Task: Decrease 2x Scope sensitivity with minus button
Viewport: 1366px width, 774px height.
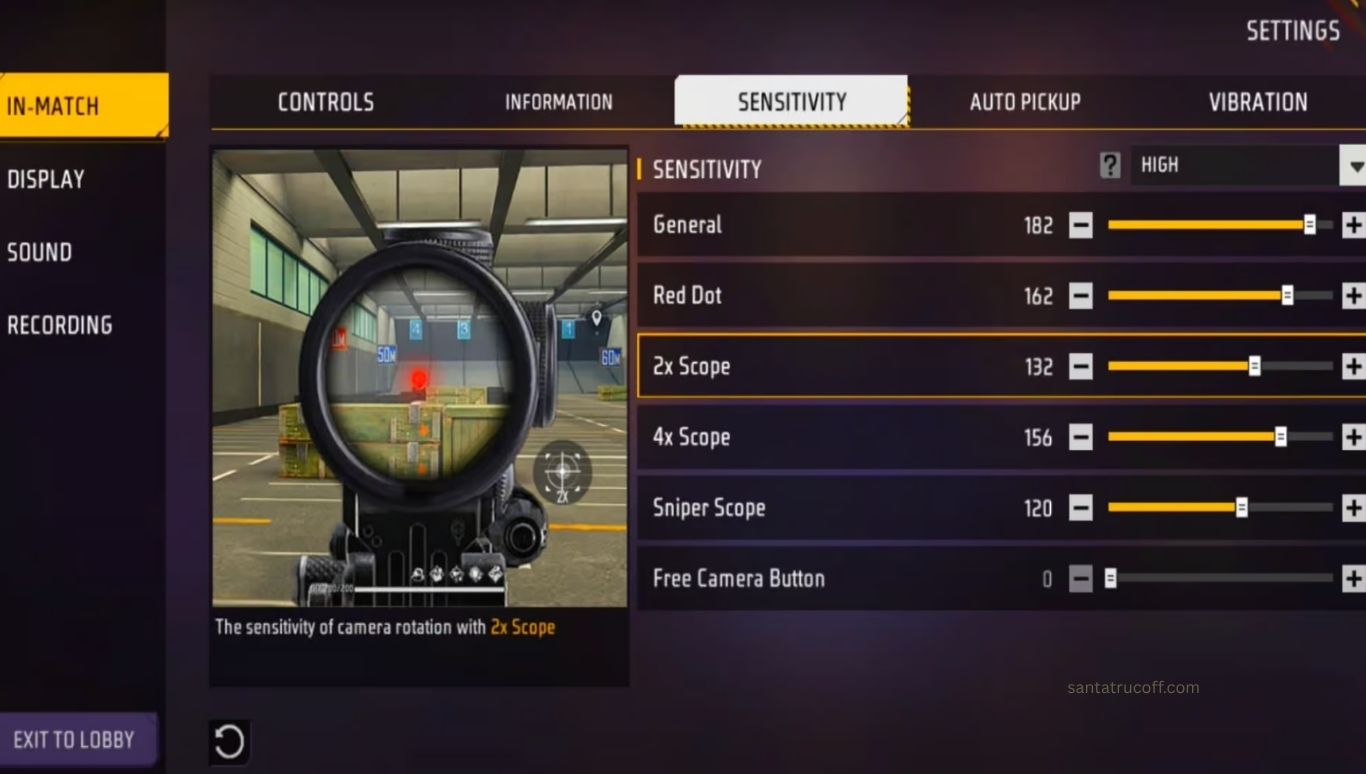Action: (1080, 367)
